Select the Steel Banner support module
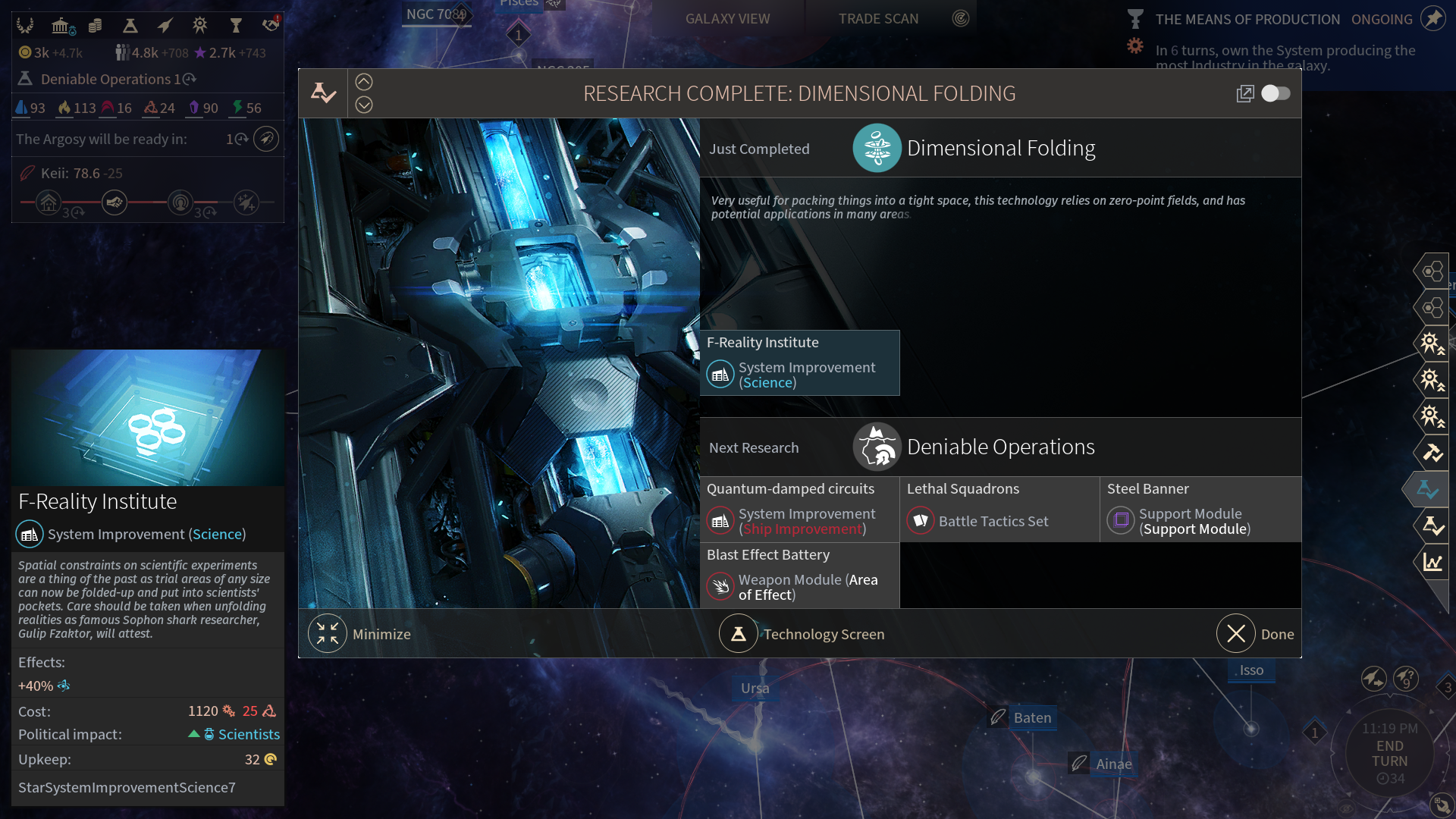Viewport: 1456px width, 819px height. (x=1200, y=510)
